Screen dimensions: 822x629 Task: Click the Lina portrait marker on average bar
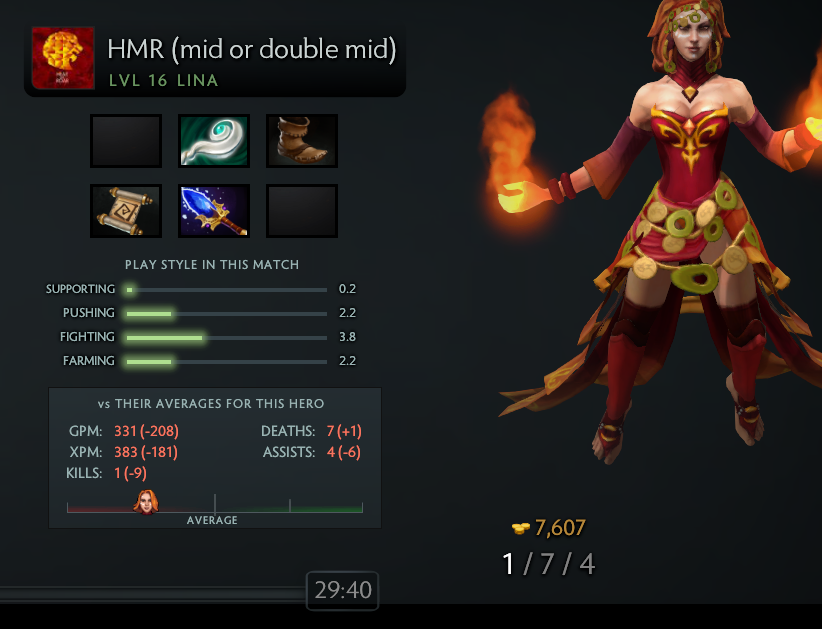tap(146, 502)
